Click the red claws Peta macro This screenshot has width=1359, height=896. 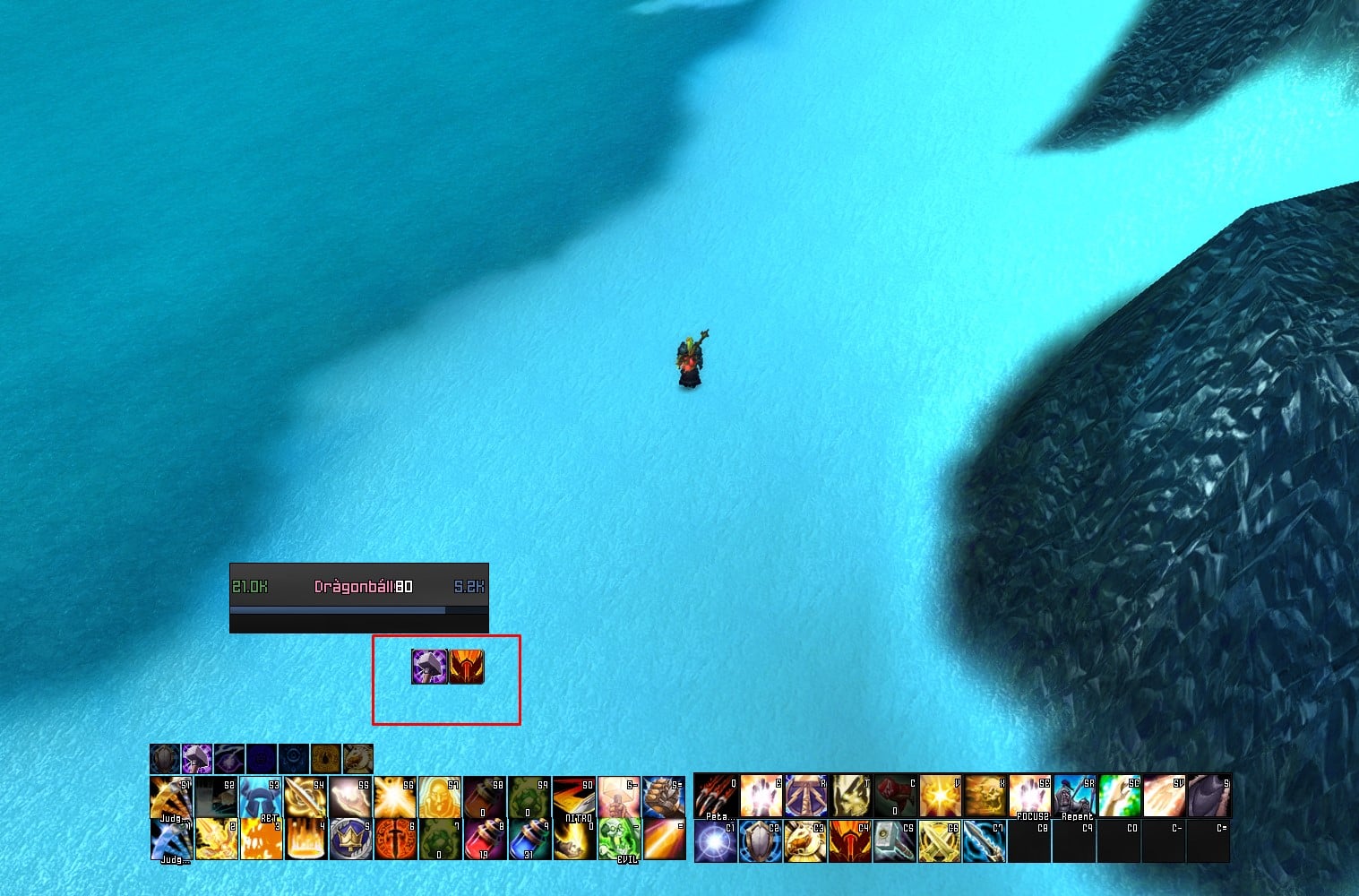tap(716, 797)
